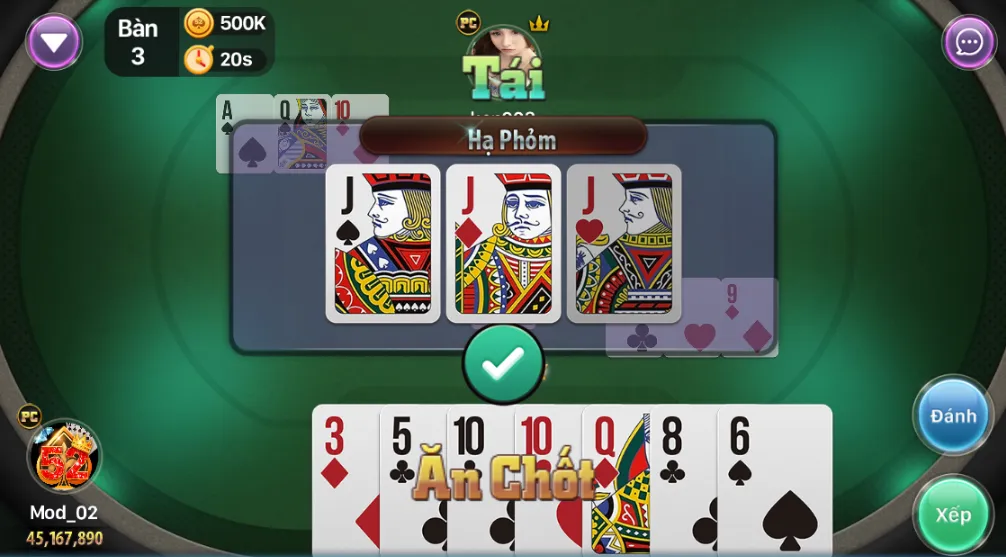Pick the Jack of diamonds in meld
1006x557 pixels.
tap(503, 243)
